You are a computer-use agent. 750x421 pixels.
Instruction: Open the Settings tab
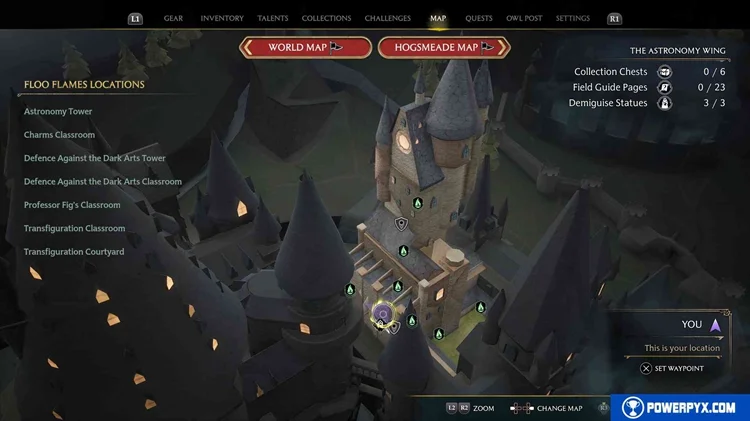pyautogui.click(x=573, y=18)
